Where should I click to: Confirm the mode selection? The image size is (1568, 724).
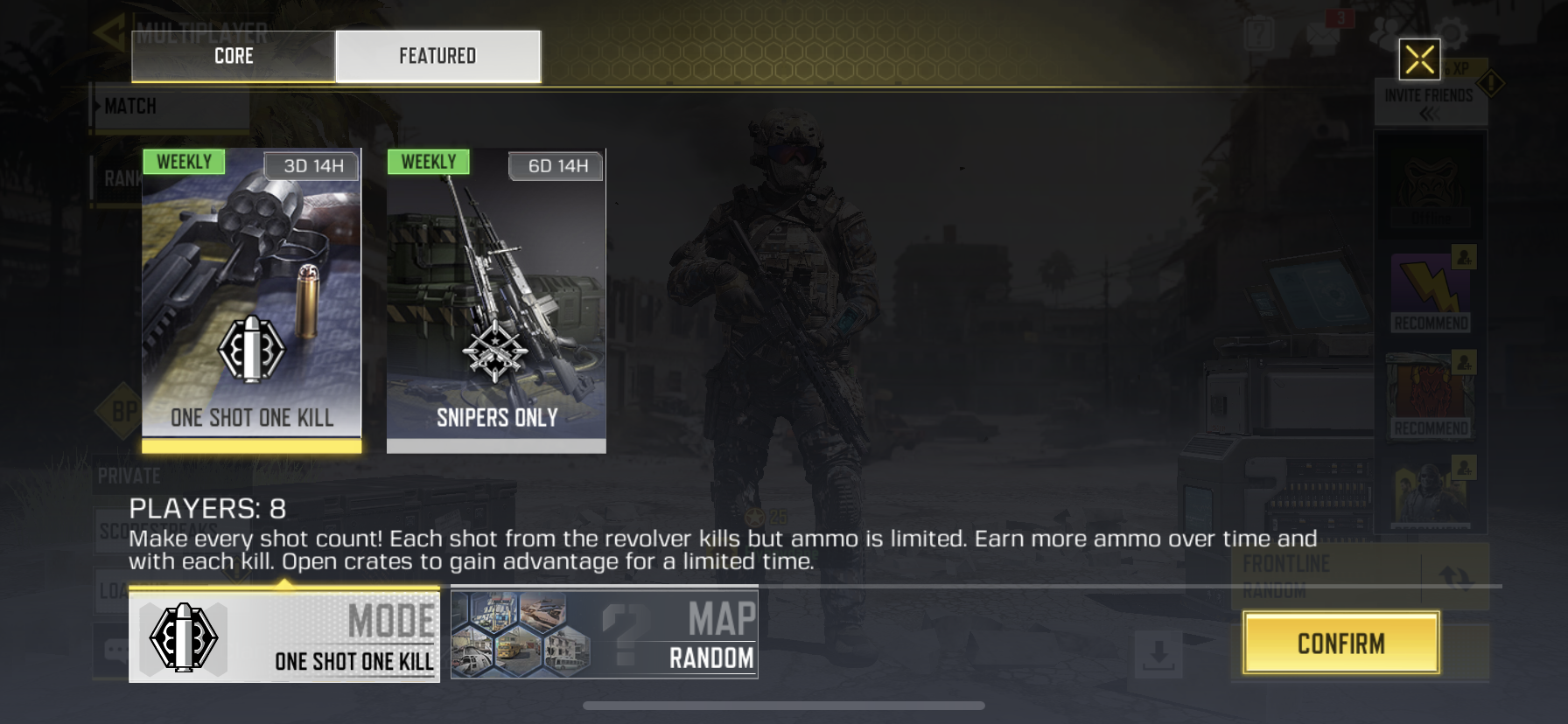pyautogui.click(x=1340, y=644)
